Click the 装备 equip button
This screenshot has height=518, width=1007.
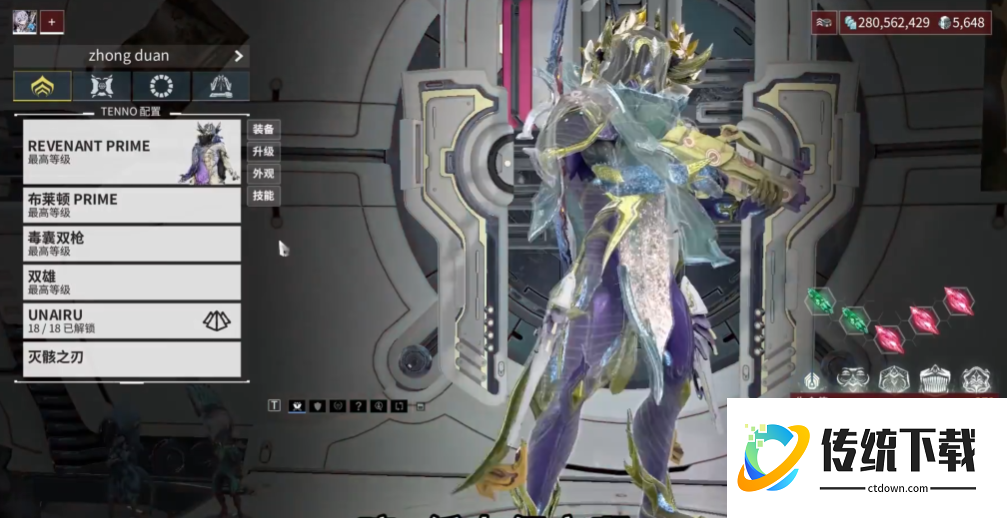[x=263, y=129]
